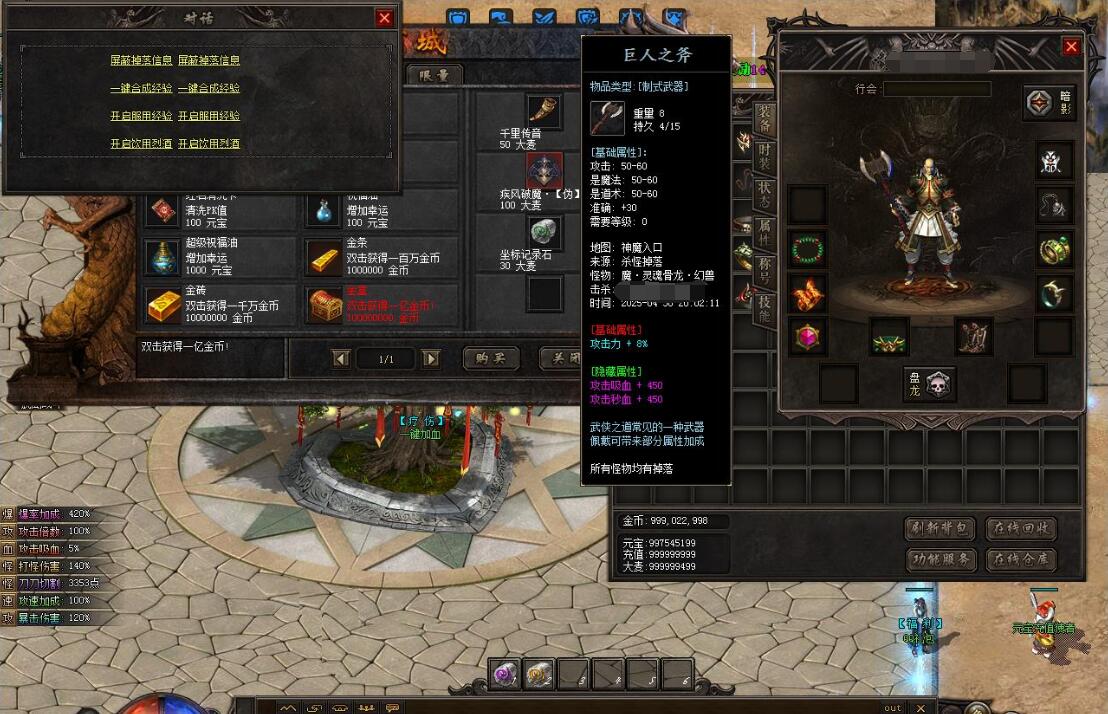Open the 在线仓库 online warehouse
The image size is (1108, 714).
[1021, 559]
